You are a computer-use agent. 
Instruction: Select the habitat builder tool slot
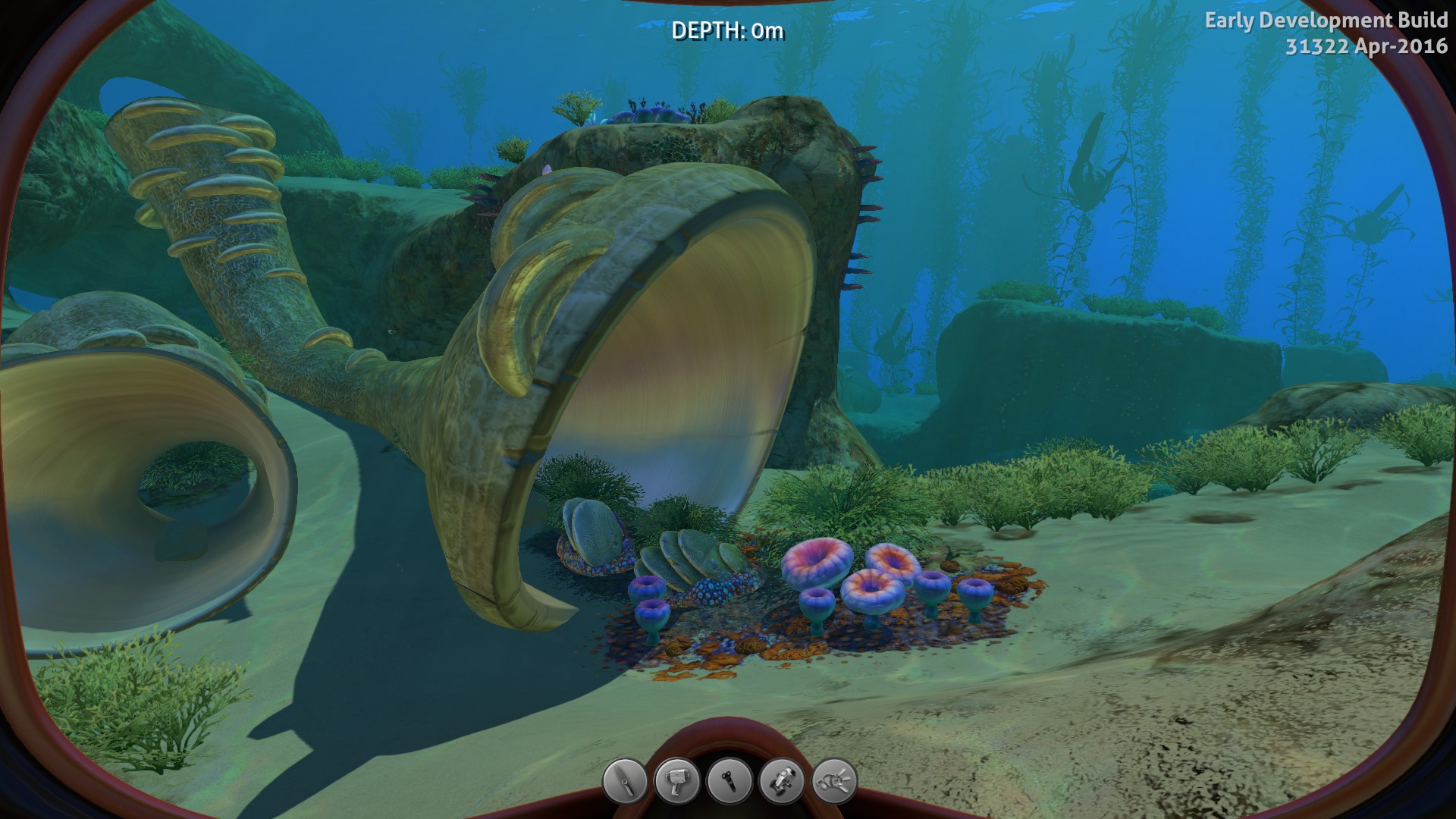coord(782,780)
